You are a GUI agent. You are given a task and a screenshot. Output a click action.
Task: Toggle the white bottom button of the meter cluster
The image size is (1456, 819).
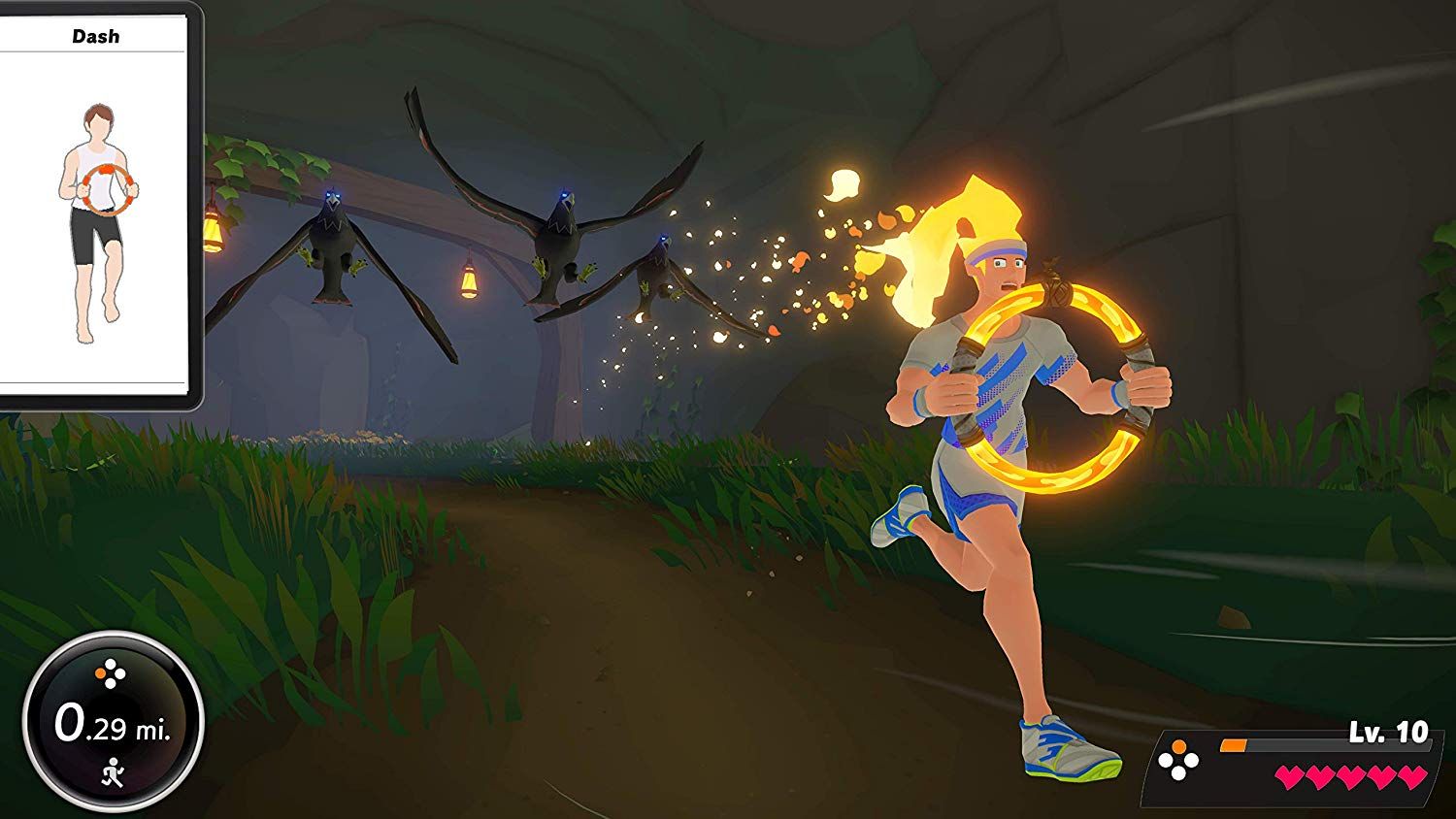(x=110, y=683)
